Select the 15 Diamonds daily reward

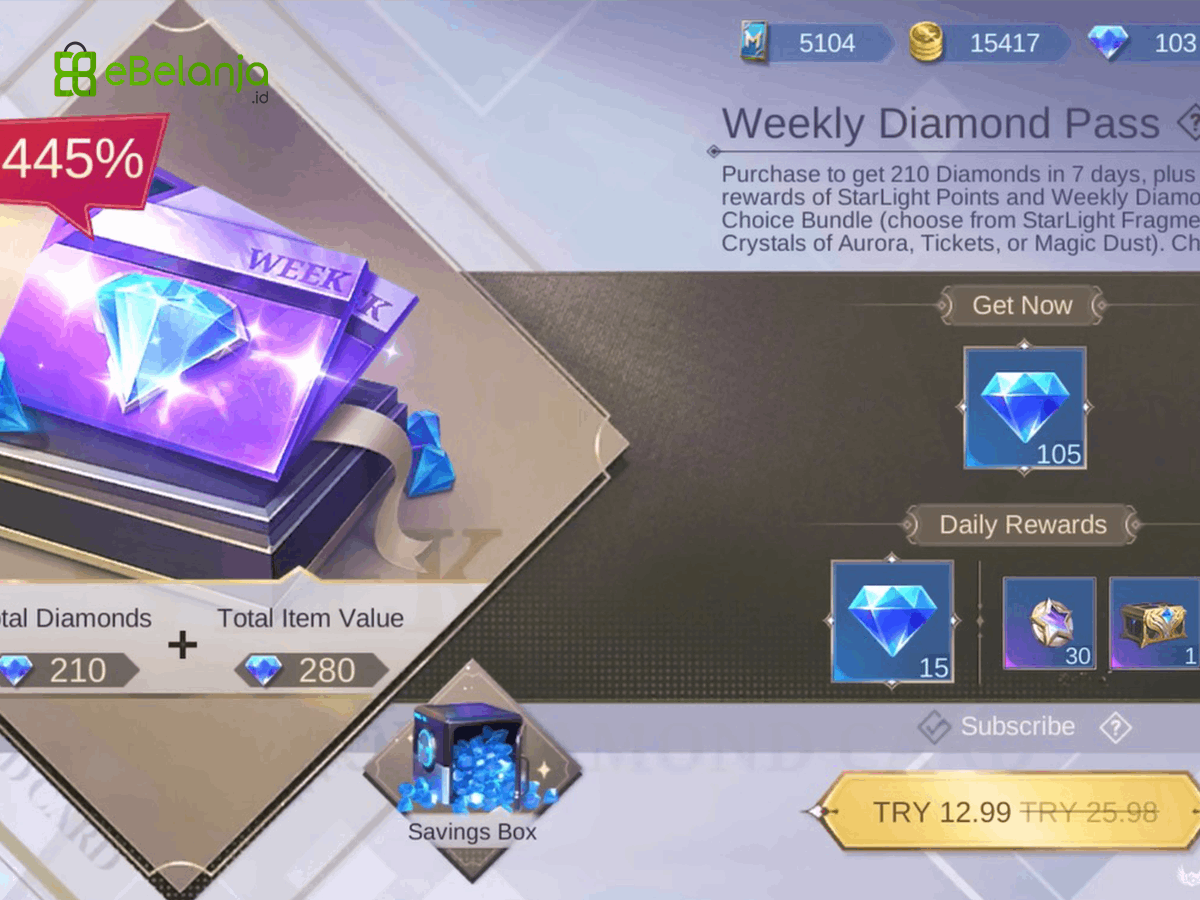coord(892,622)
